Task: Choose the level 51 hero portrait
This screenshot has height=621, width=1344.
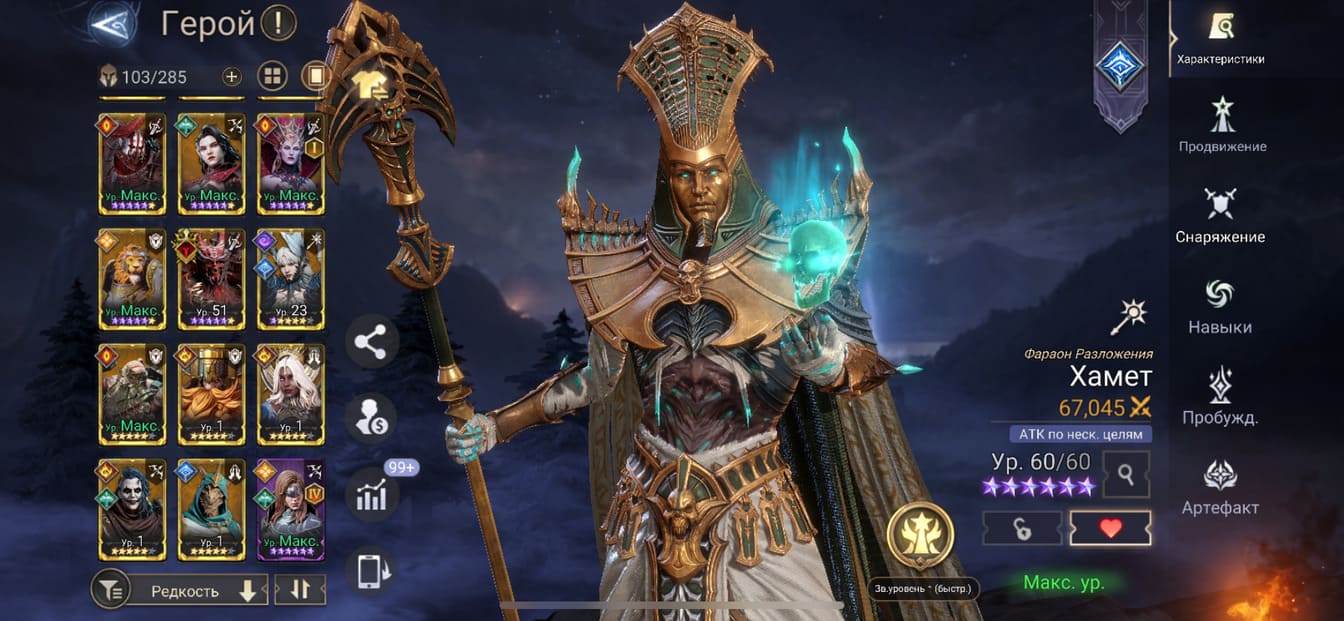Action: (211, 279)
